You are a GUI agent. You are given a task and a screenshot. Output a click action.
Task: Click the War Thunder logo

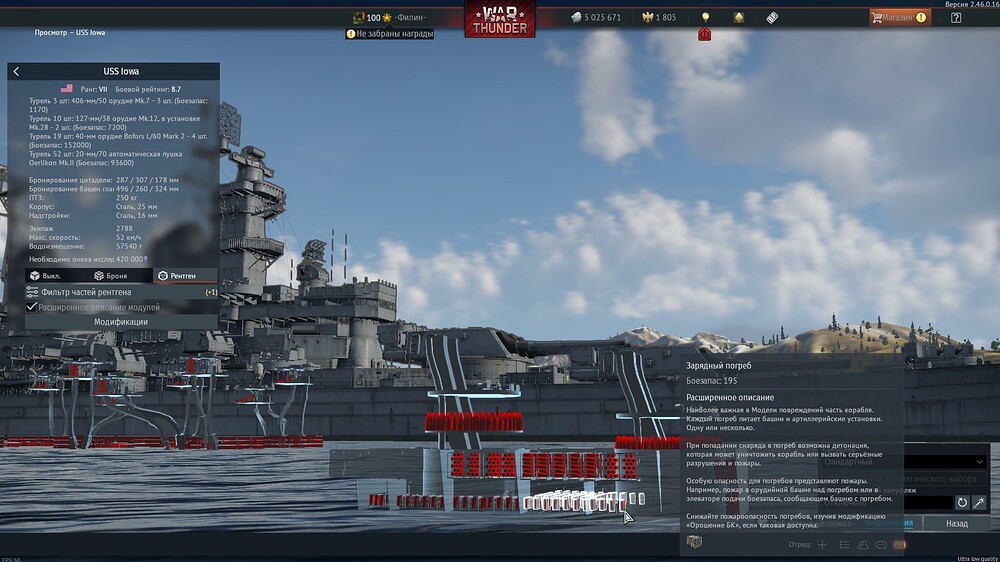tap(499, 19)
